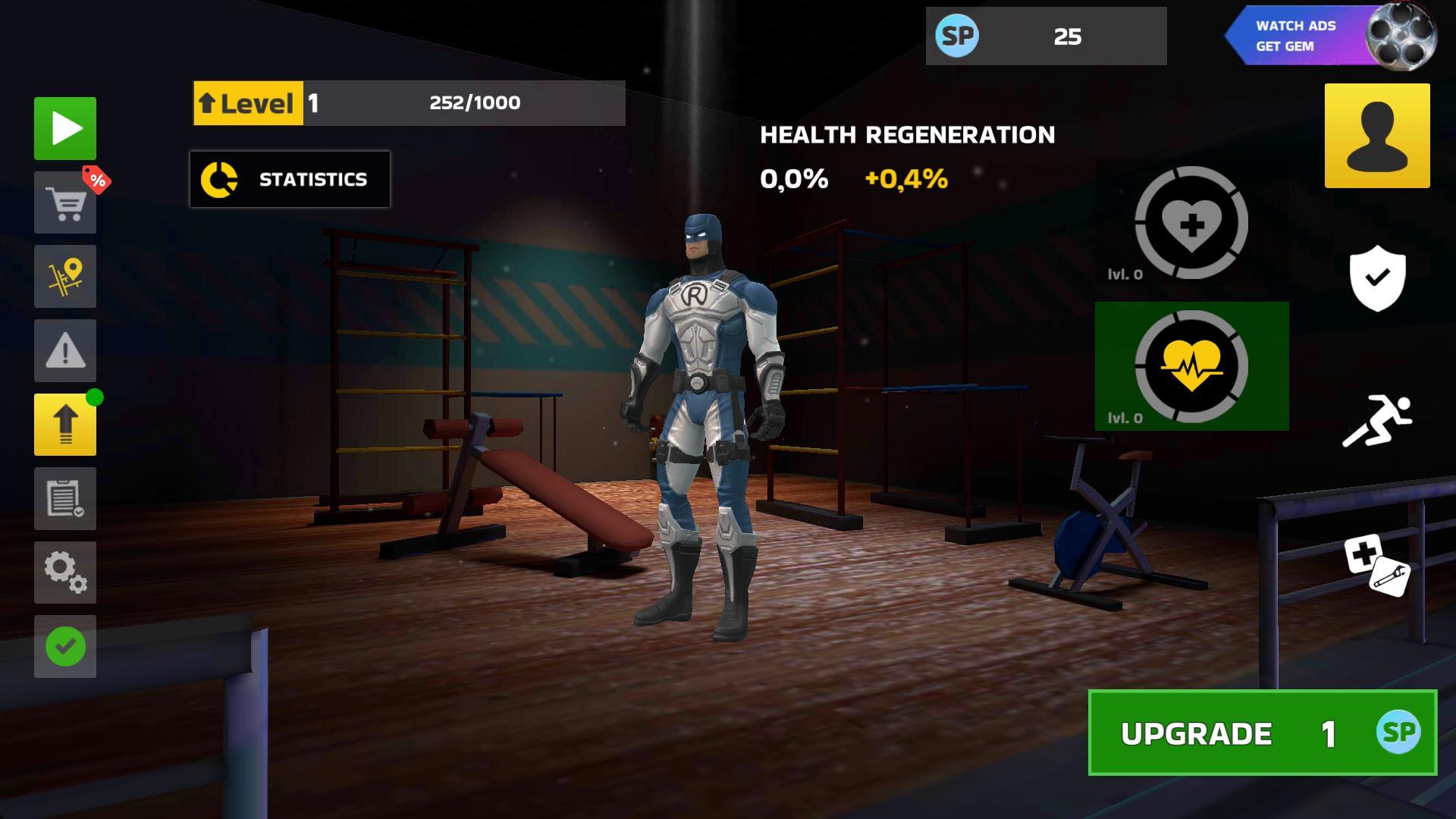
Task: Open the shop with the discount cart icon
Action: (64, 202)
